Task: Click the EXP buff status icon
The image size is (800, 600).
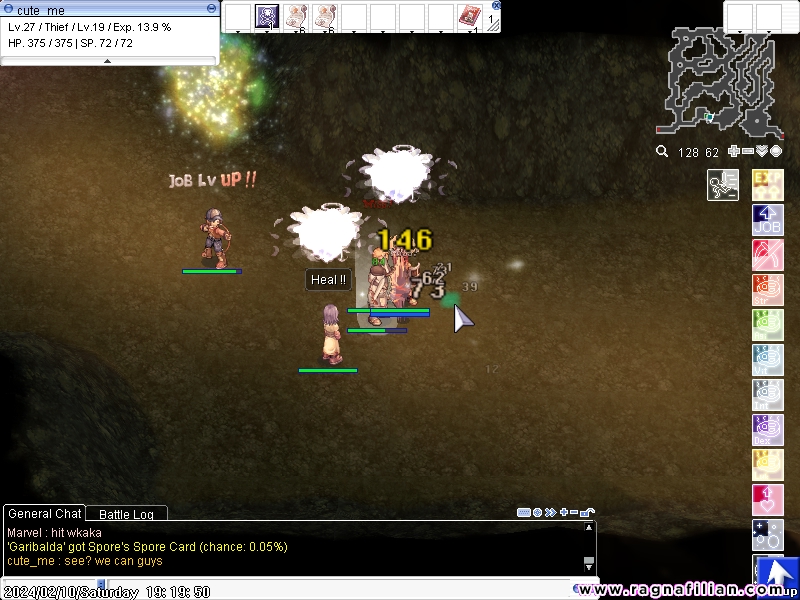Action: coord(767,185)
